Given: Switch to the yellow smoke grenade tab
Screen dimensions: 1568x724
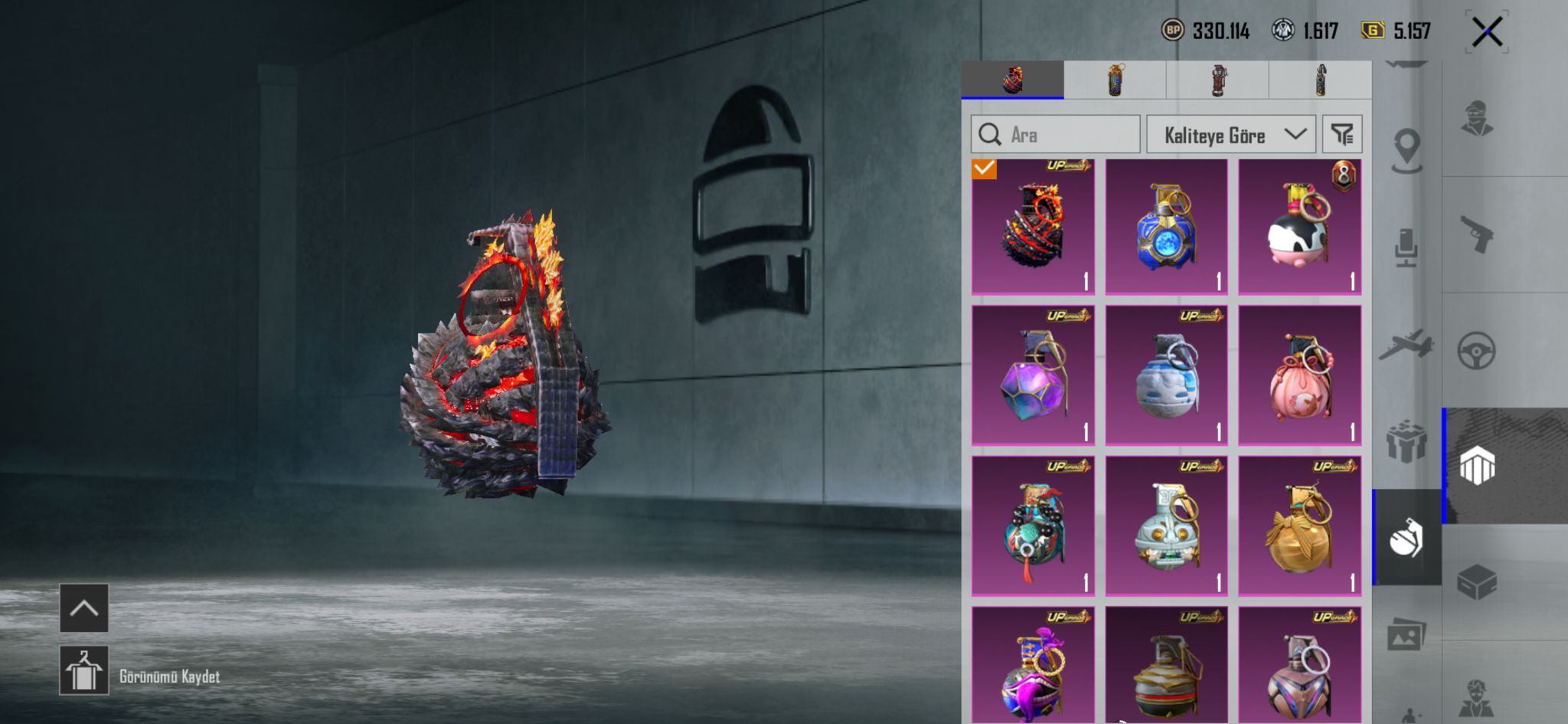Looking at the screenshot, I should tap(1115, 80).
